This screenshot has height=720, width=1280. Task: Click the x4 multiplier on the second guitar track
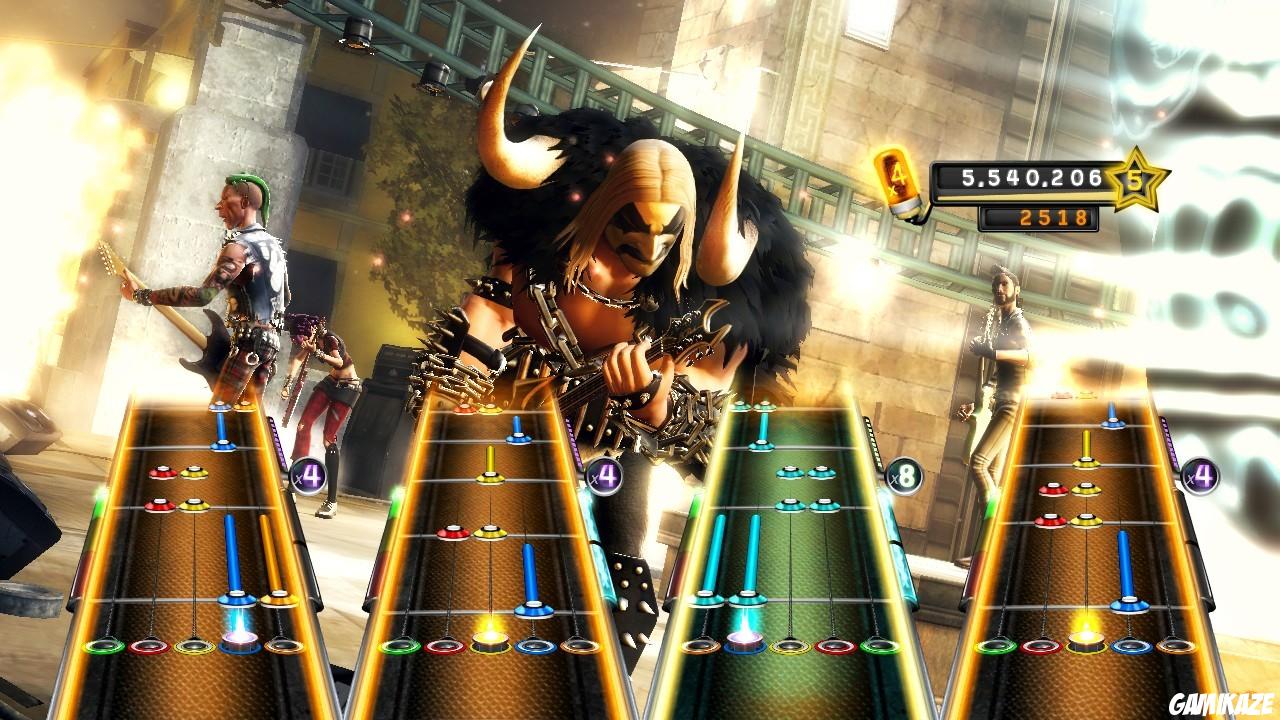pos(604,476)
